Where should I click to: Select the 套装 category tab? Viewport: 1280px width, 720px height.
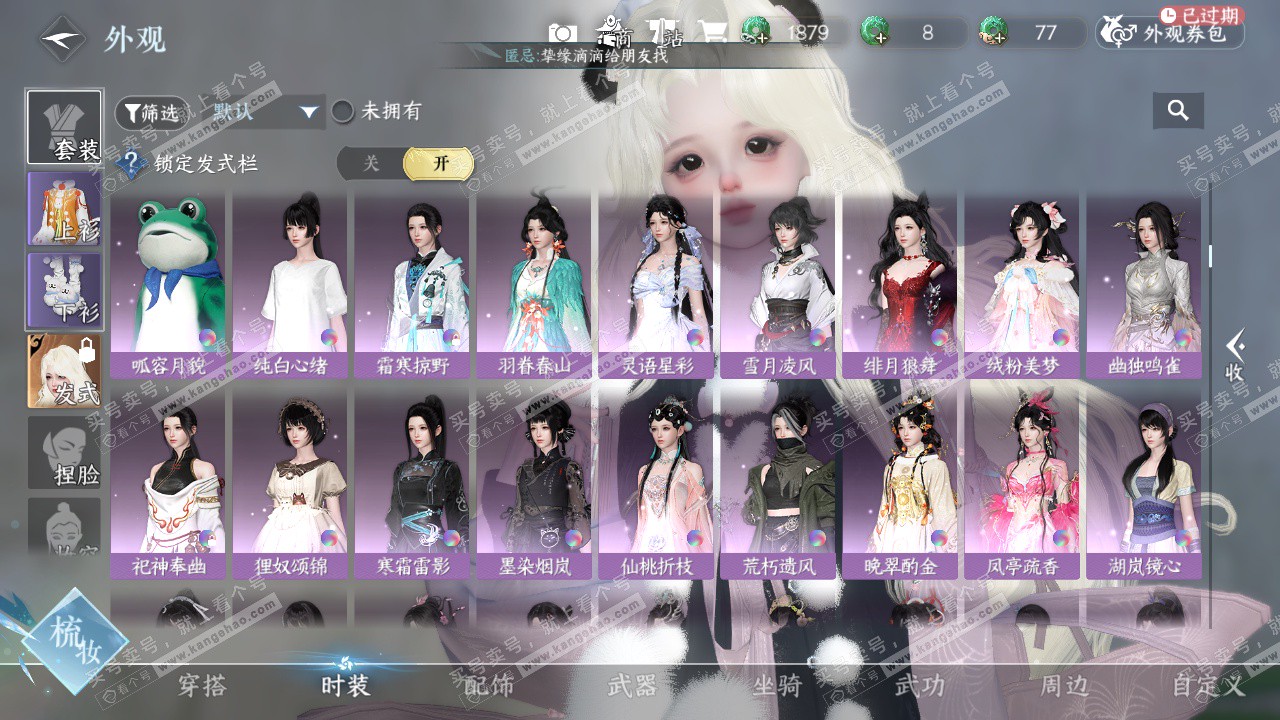65,128
